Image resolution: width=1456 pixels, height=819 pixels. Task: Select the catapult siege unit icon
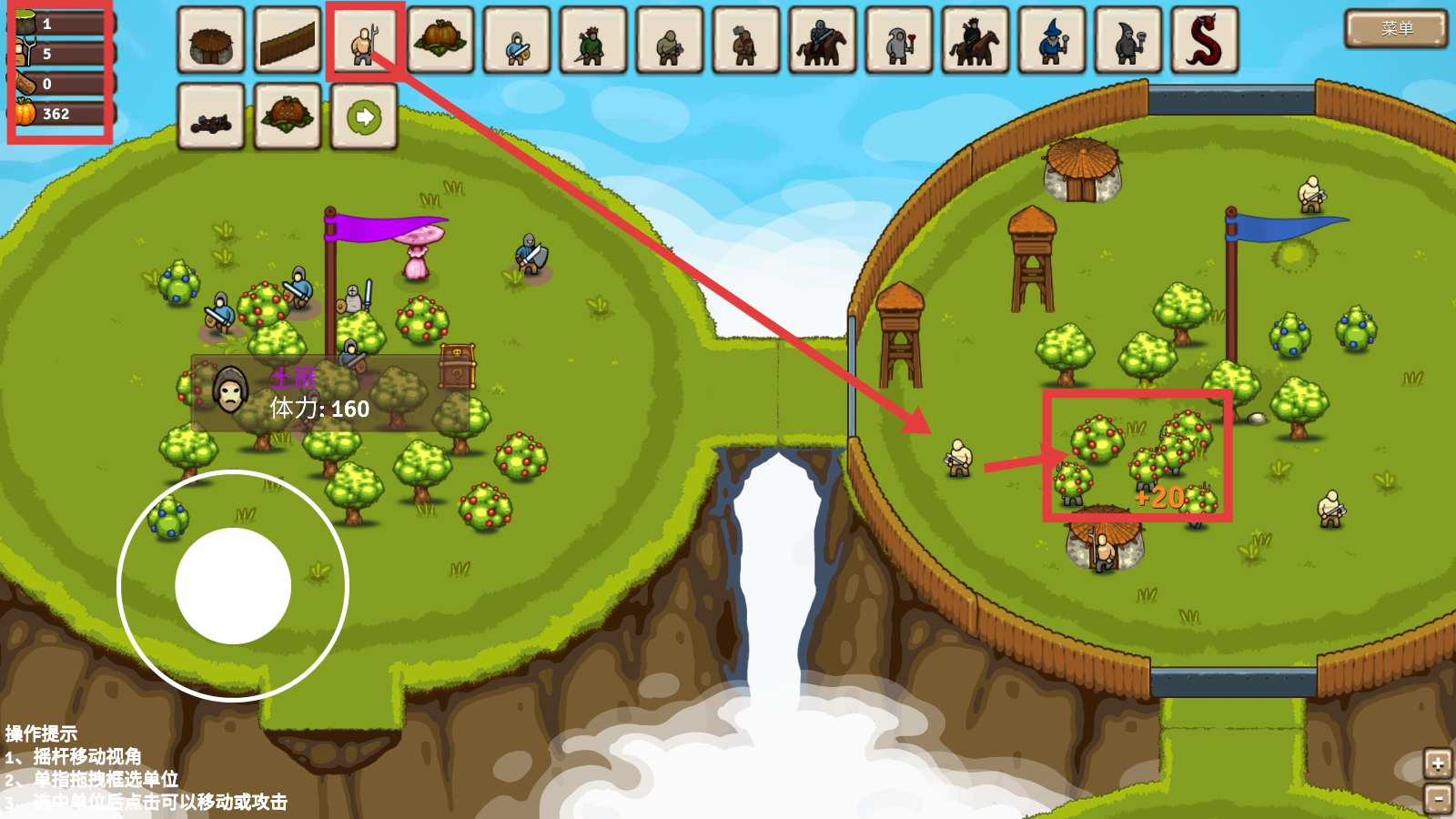click(x=211, y=117)
